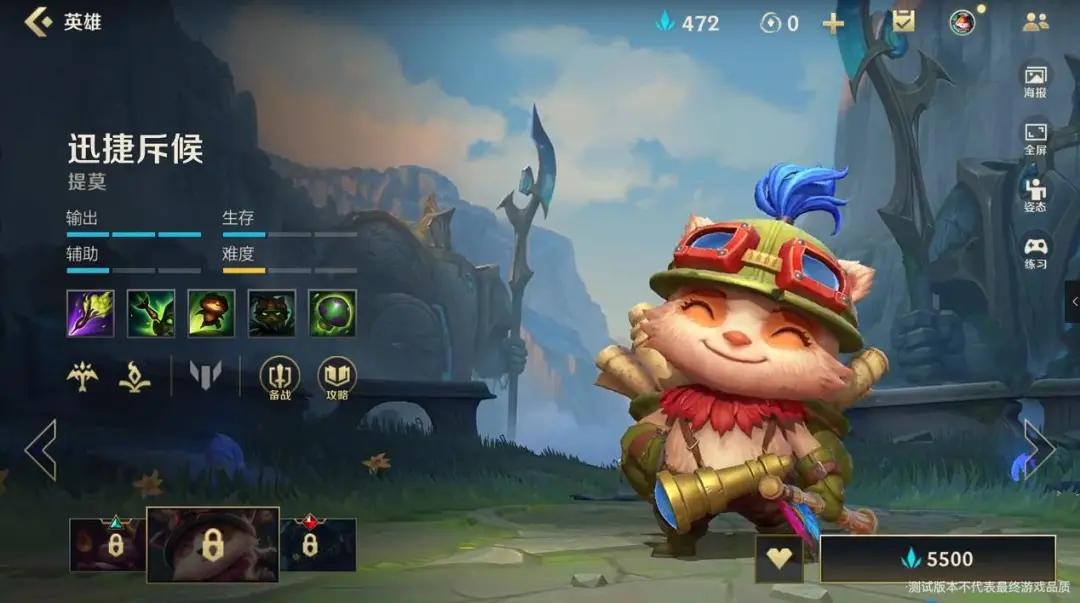
Task: Go to the previous champion with left arrow
Action: (41, 450)
